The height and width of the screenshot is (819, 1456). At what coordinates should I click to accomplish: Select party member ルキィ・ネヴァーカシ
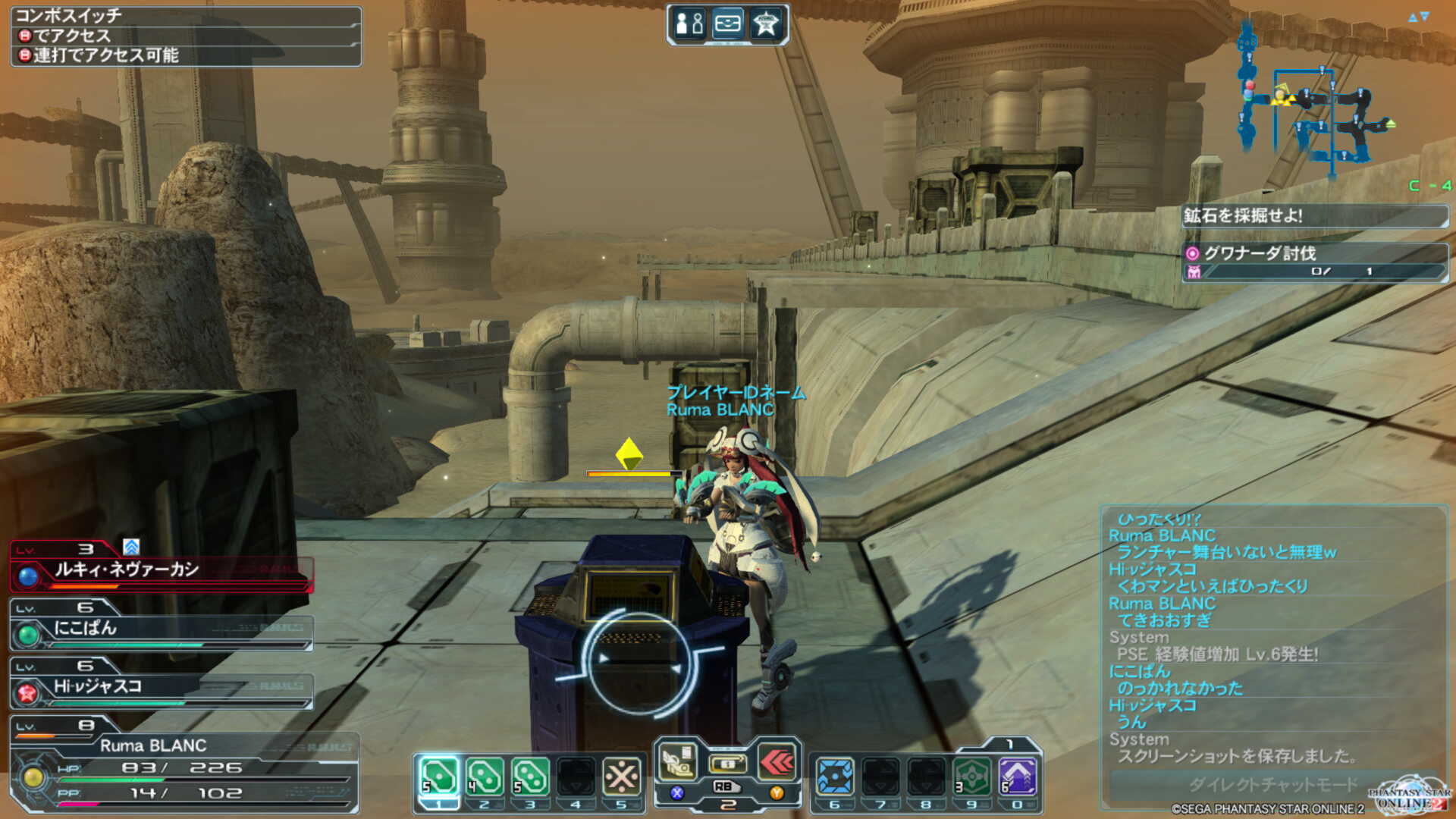click(161, 570)
